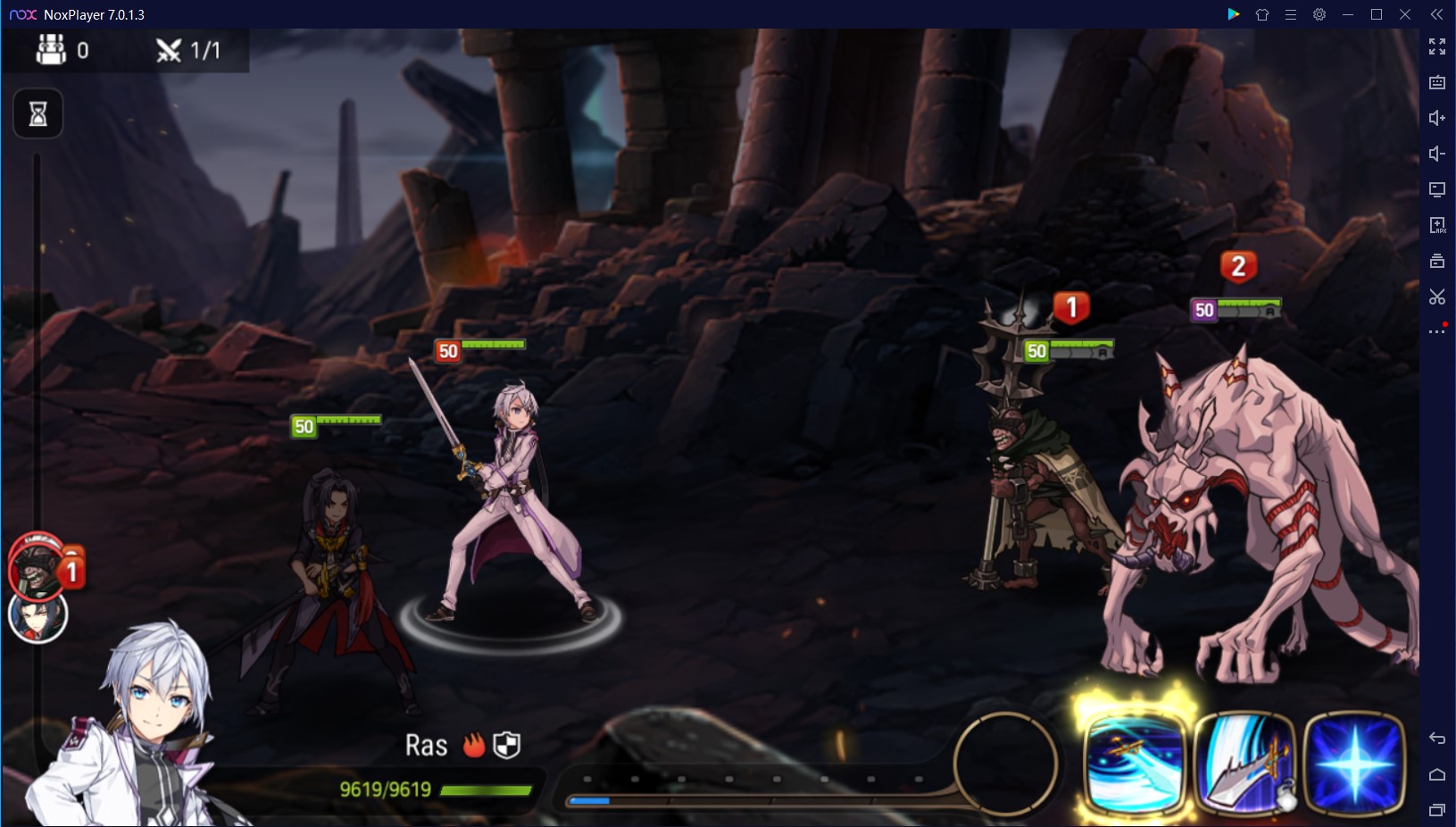
Task: Take a screenshot with the scissors icon
Action: pyautogui.click(x=1437, y=298)
